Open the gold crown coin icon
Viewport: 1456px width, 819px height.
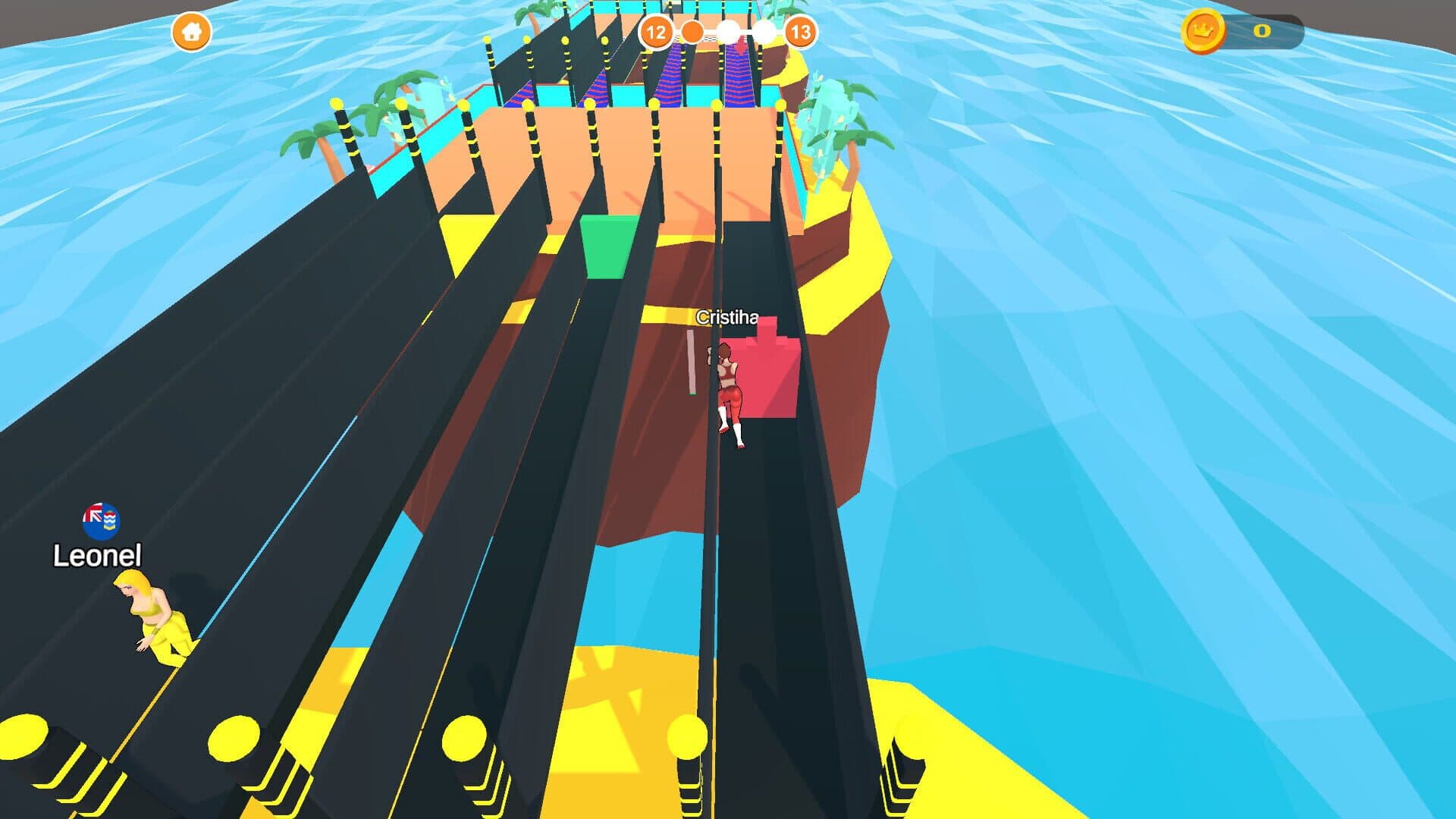pyautogui.click(x=1203, y=32)
